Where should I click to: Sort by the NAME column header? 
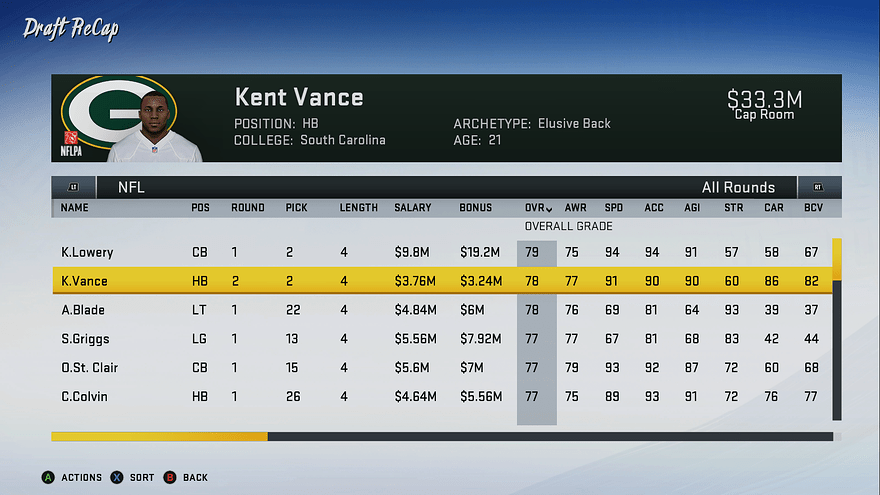(75, 208)
